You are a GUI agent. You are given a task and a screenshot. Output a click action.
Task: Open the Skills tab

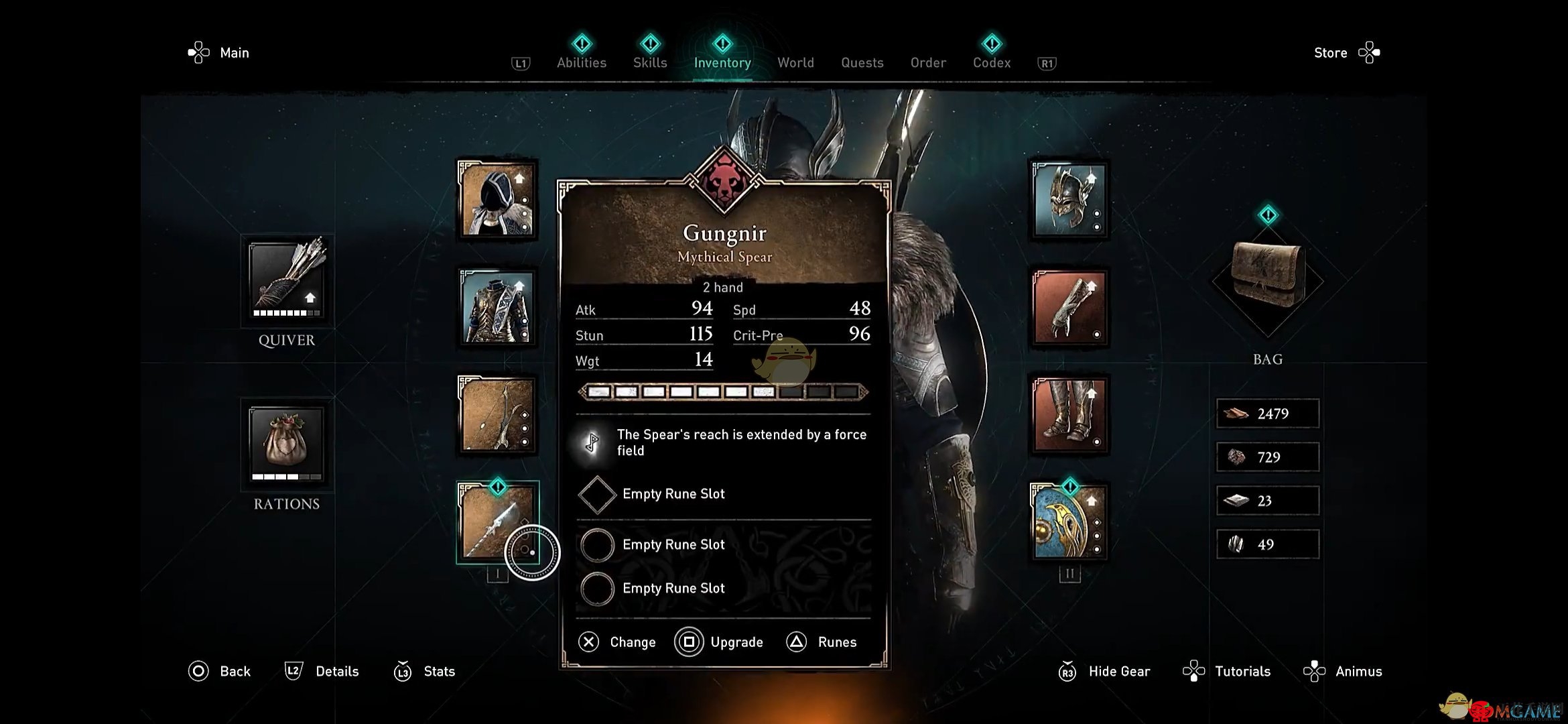click(649, 62)
